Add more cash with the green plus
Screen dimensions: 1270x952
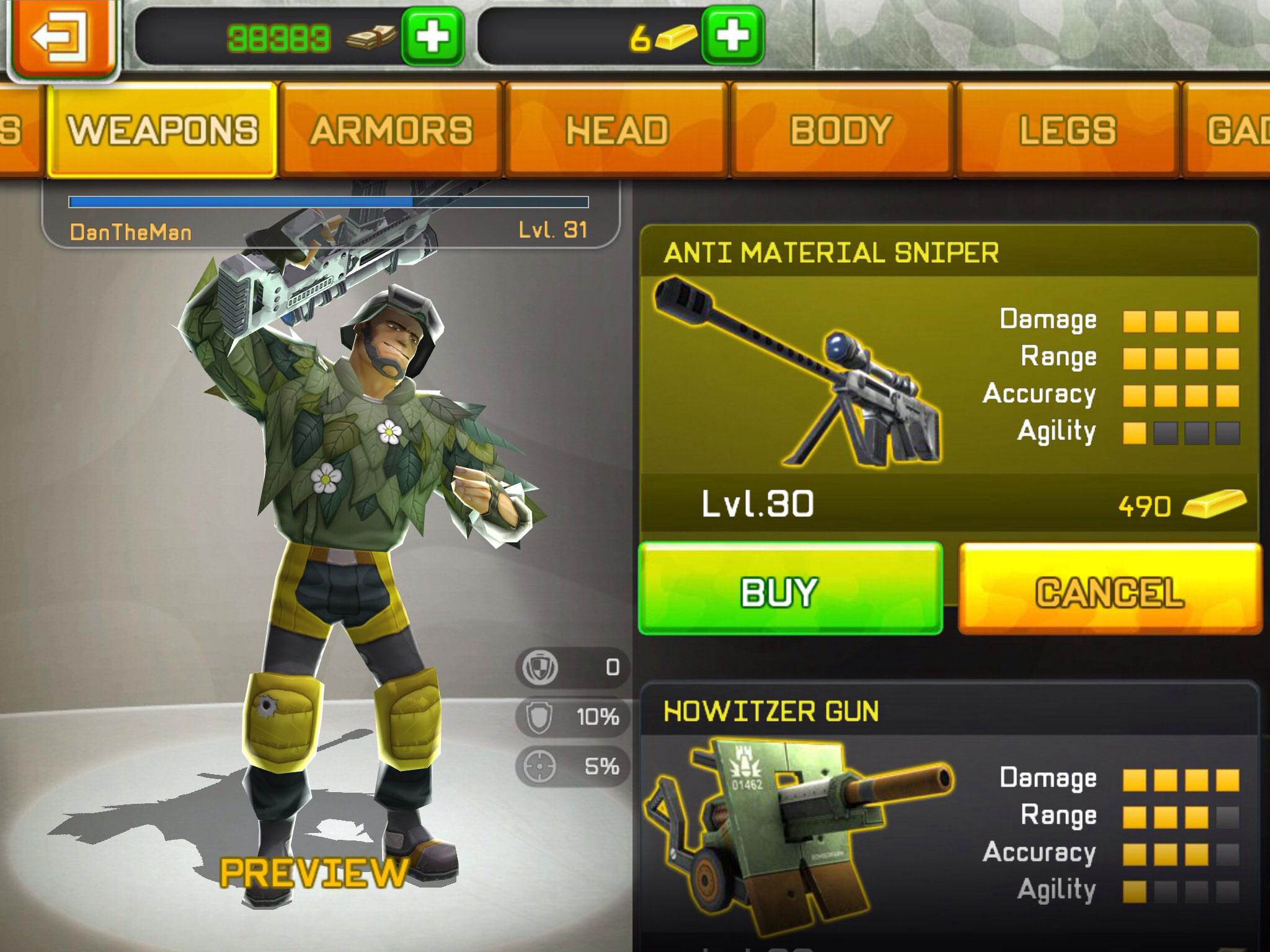pyautogui.click(x=432, y=36)
